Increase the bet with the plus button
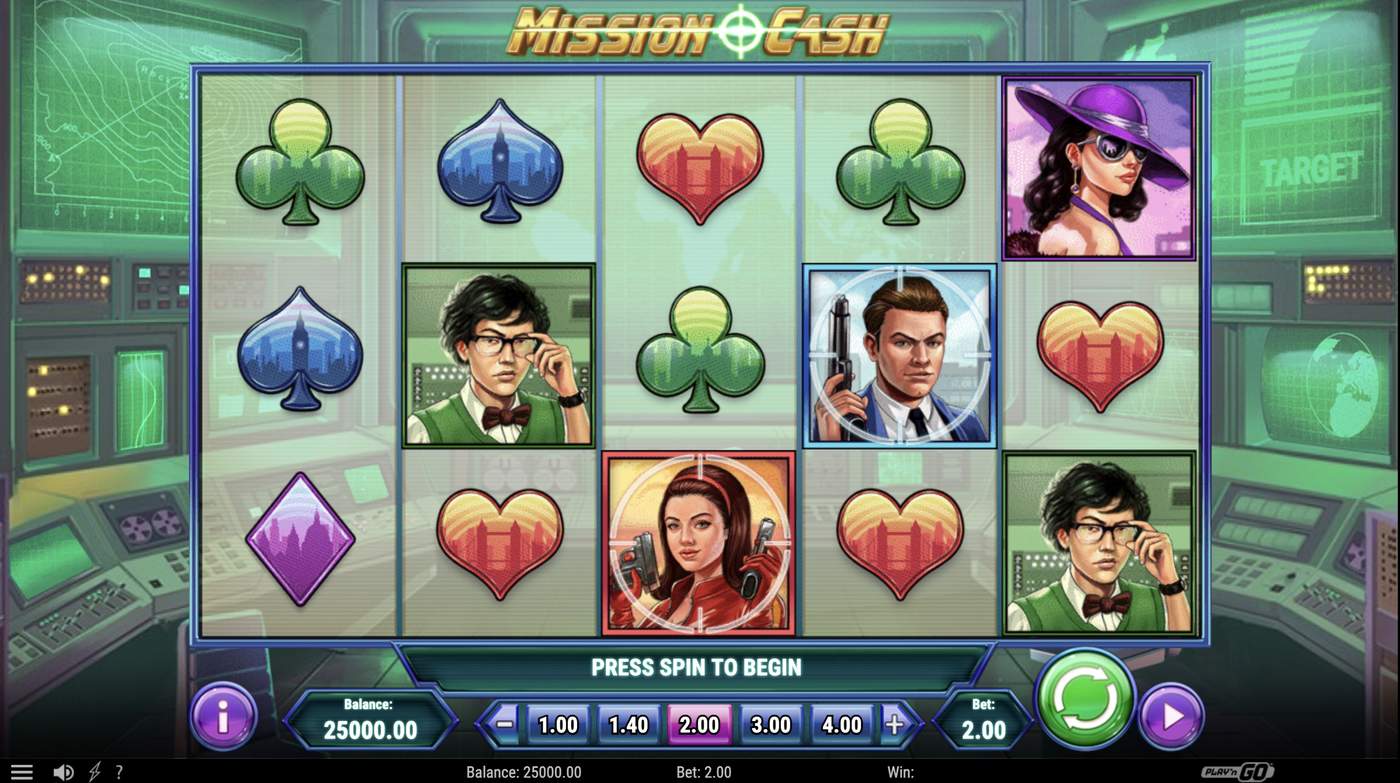This screenshot has height=783, width=1400. 896,722
